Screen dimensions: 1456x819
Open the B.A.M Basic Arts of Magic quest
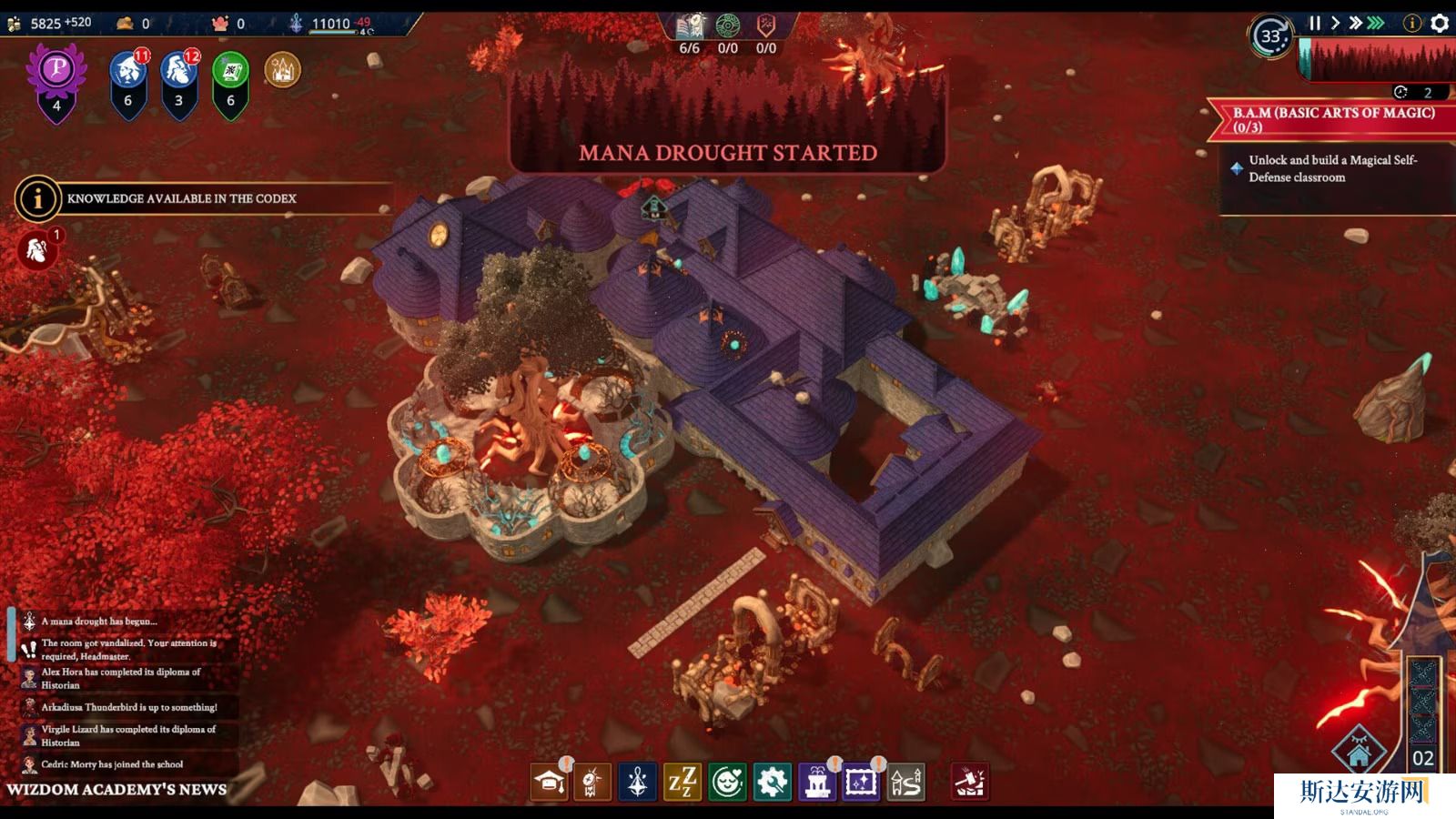point(1333,119)
